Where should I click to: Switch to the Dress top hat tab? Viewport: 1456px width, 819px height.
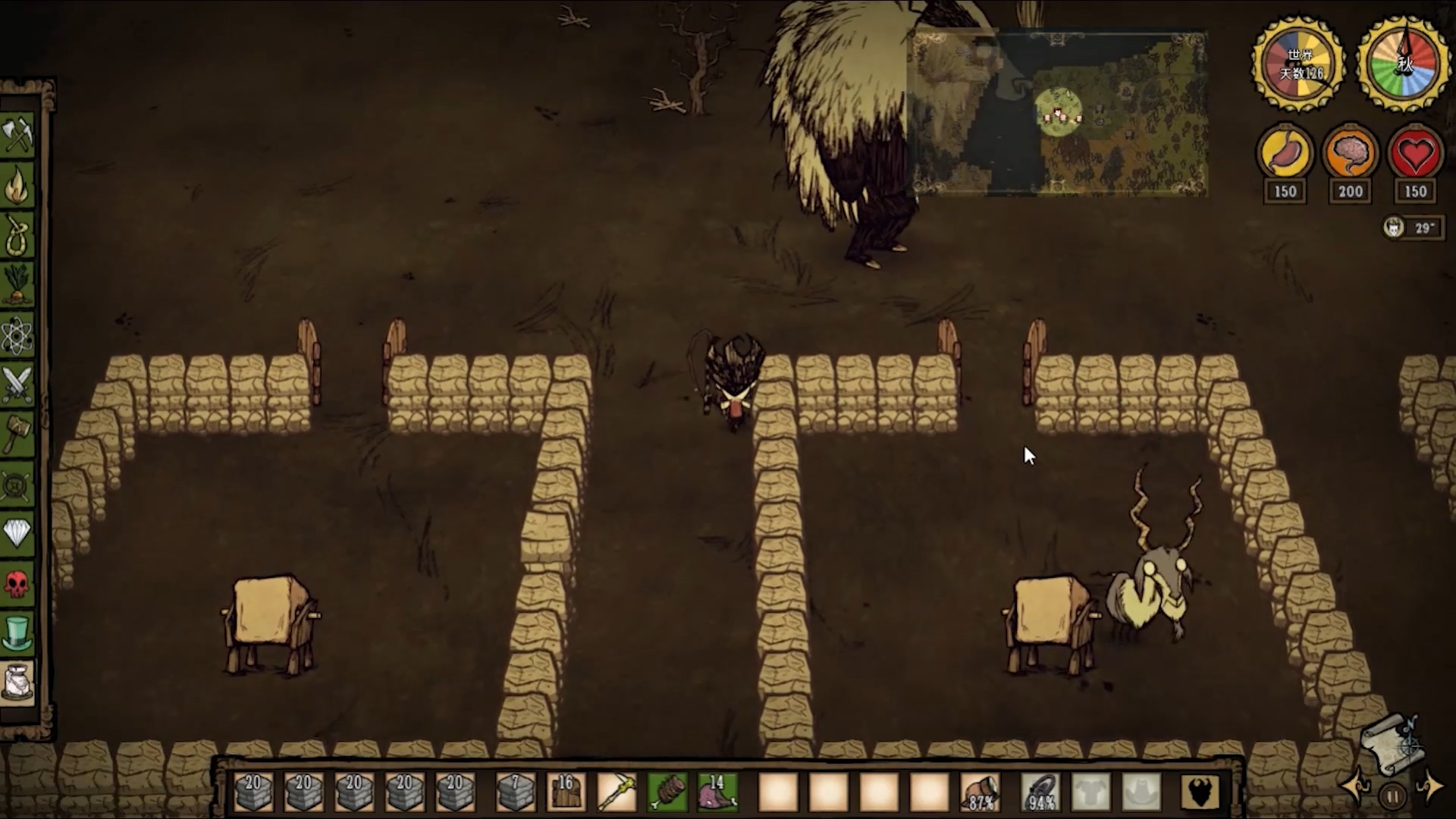coord(17,632)
